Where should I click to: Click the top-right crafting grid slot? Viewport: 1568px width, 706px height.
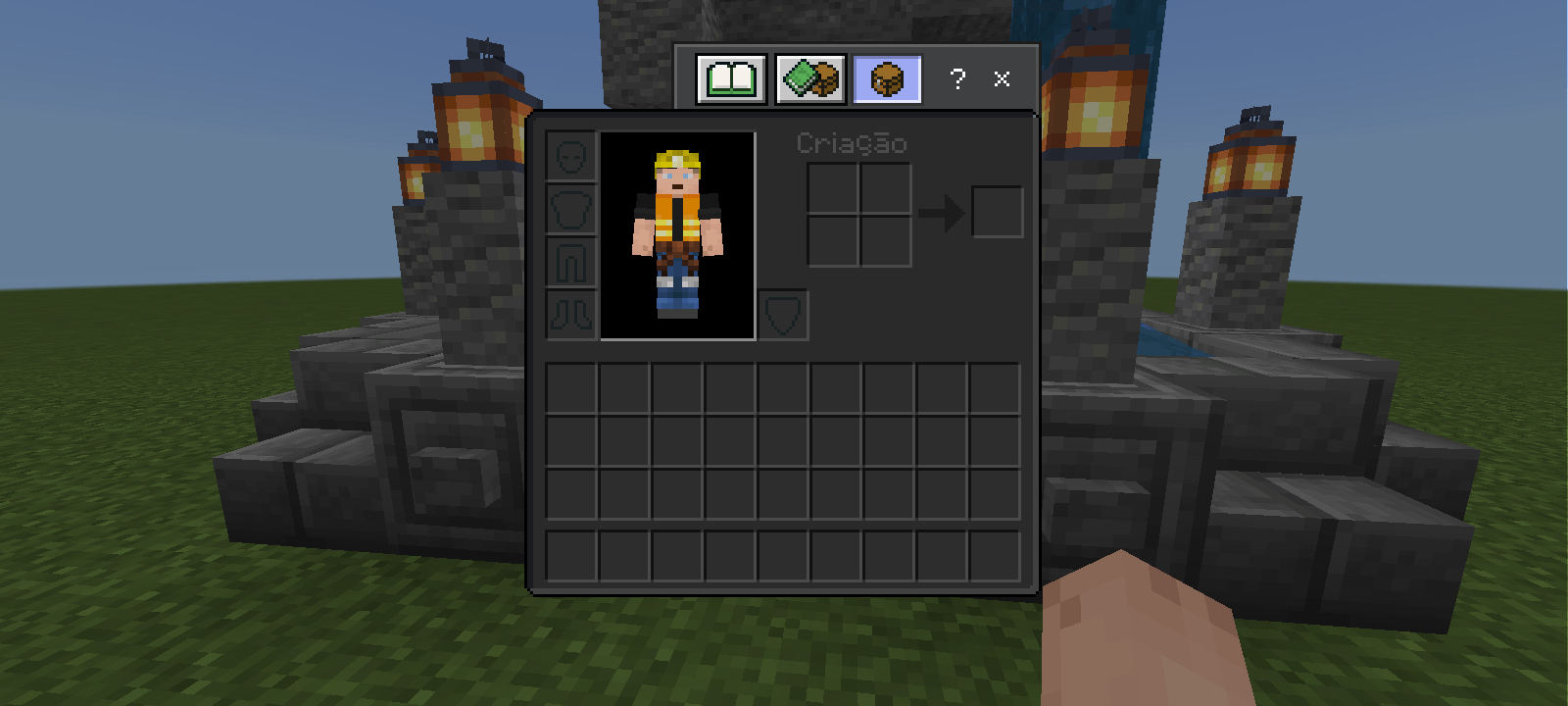885,187
